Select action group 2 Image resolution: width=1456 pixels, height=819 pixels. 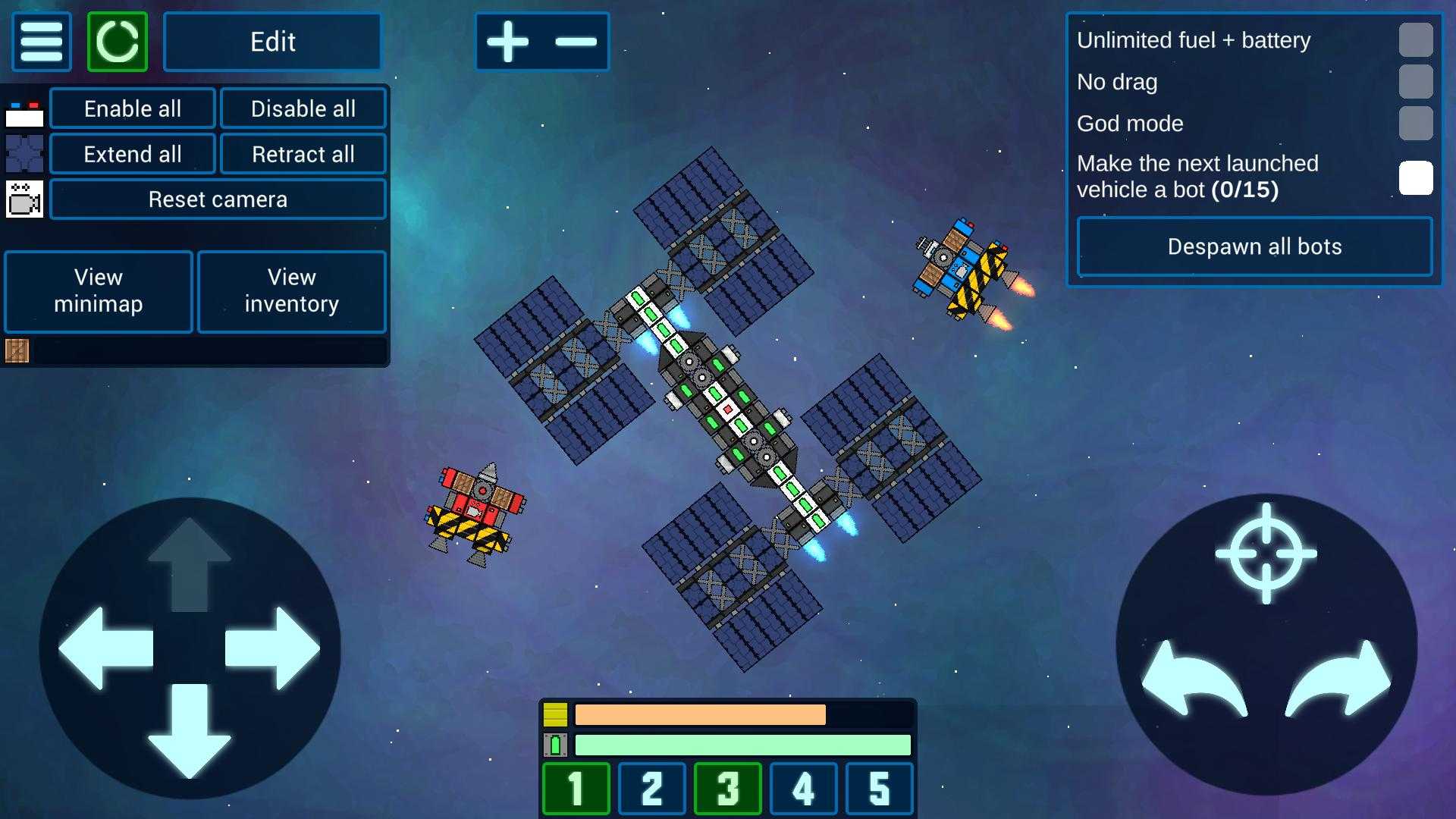pyautogui.click(x=652, y=789)
